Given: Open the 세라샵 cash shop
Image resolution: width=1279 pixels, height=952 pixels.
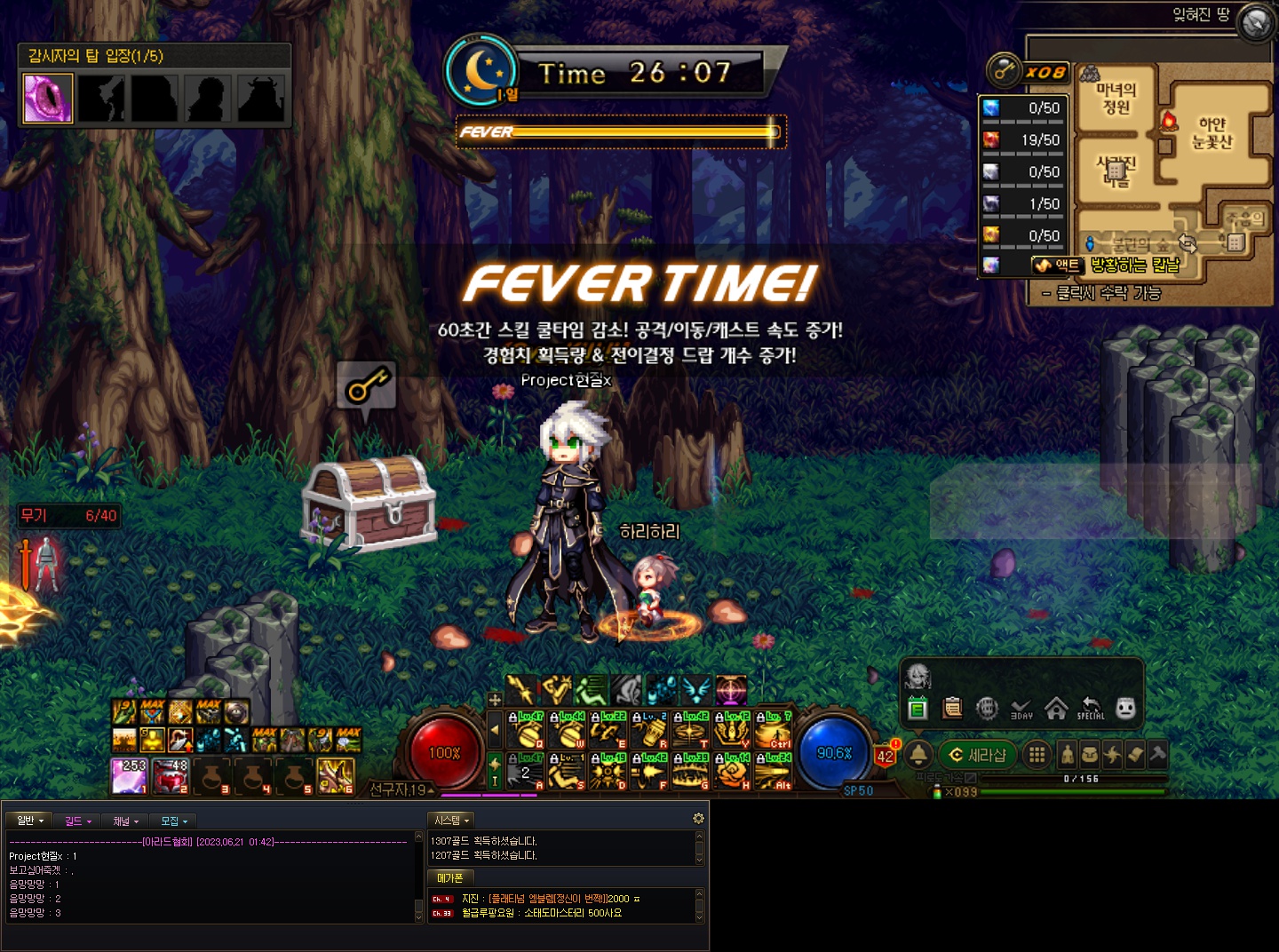Looking at the screenshot, I should 978,755.
